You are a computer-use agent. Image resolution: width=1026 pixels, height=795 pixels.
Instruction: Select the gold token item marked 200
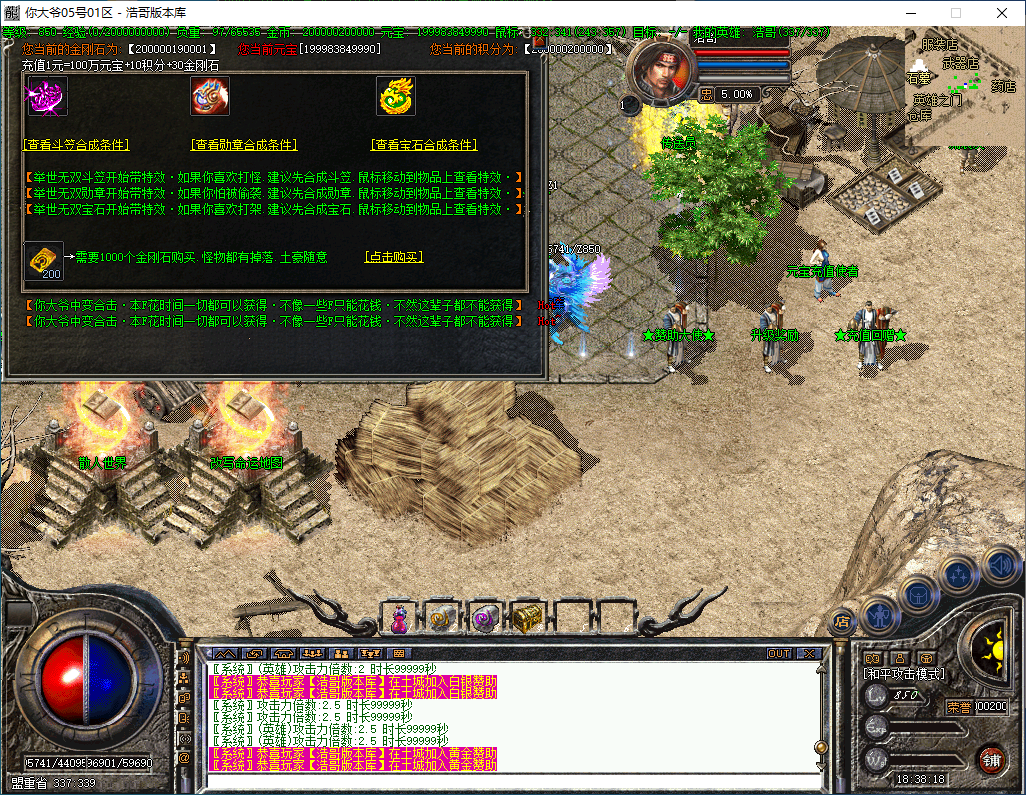point(43,260)
